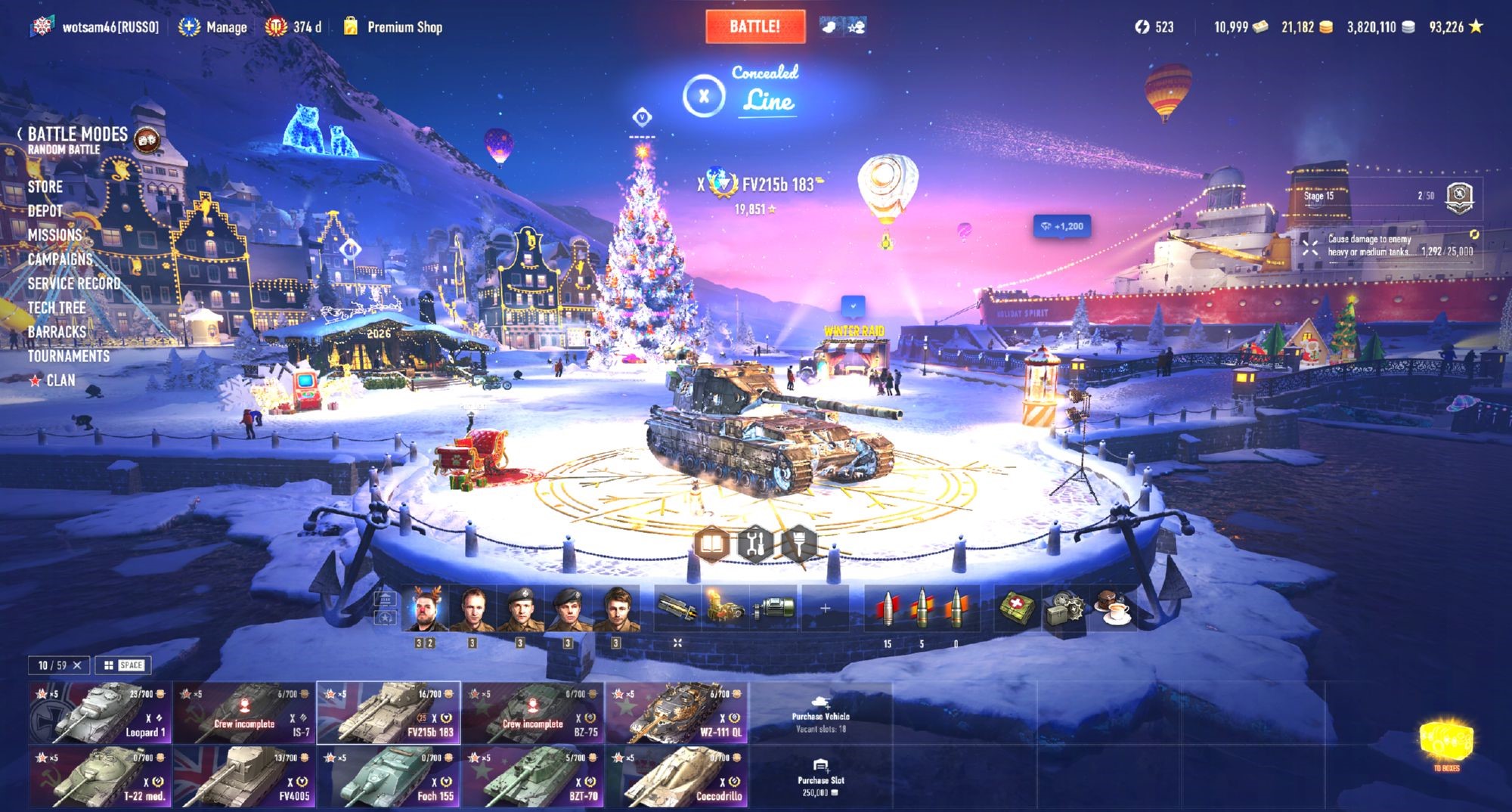Choose the WZ-111 QL tank
The image size is (1512, 812).
tap(677, 713)
